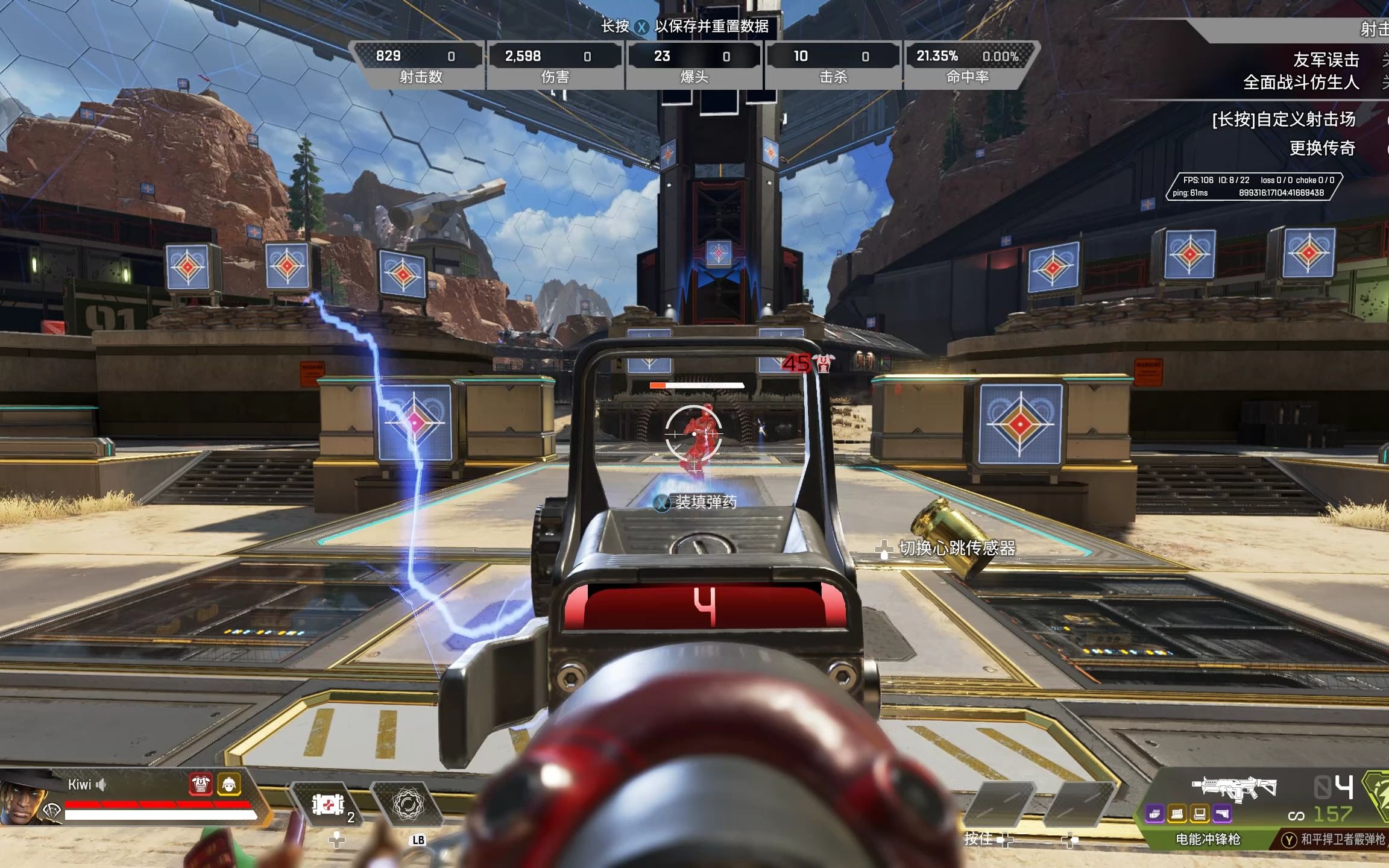Click the FPS and ping performance overlay

(1253, 186)
